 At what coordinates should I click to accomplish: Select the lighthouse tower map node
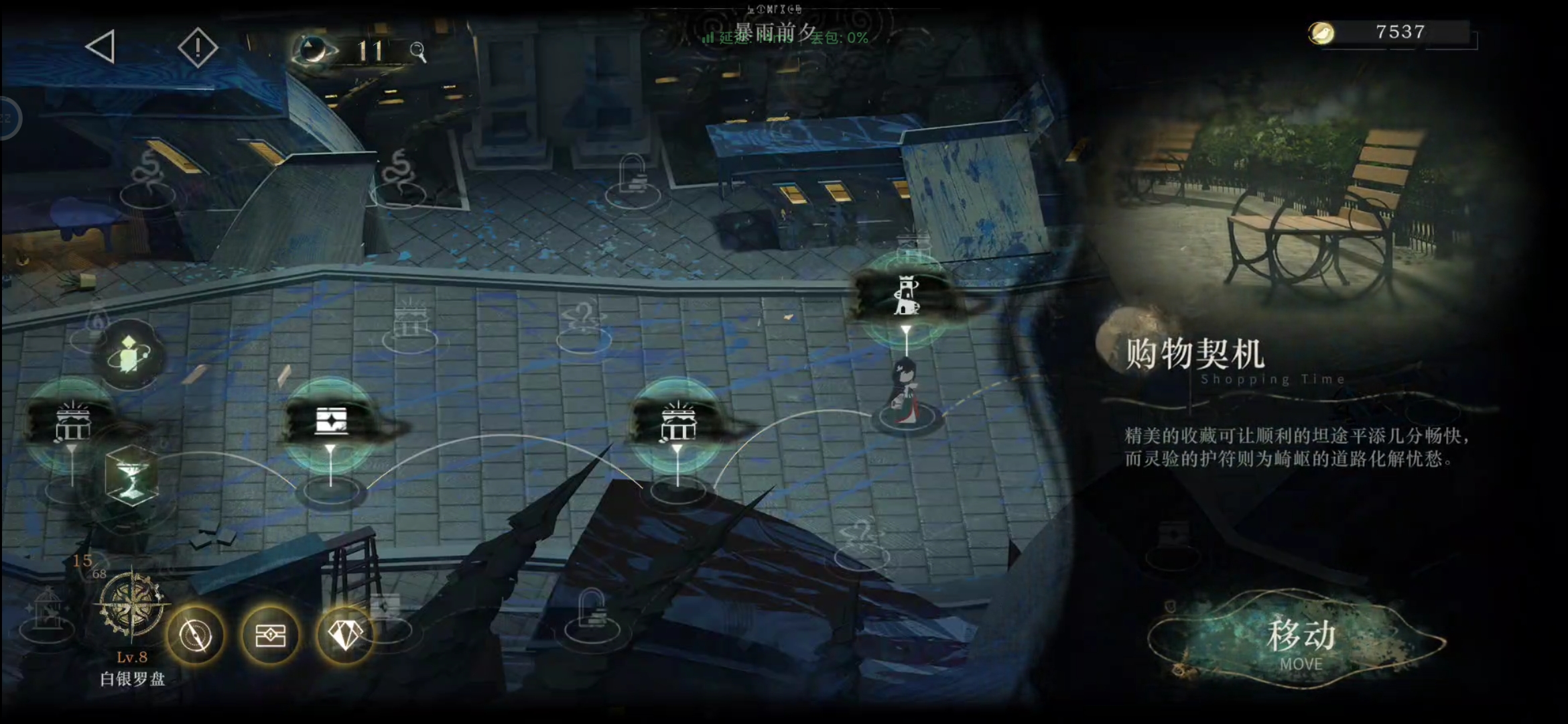[x=907, y=297]
